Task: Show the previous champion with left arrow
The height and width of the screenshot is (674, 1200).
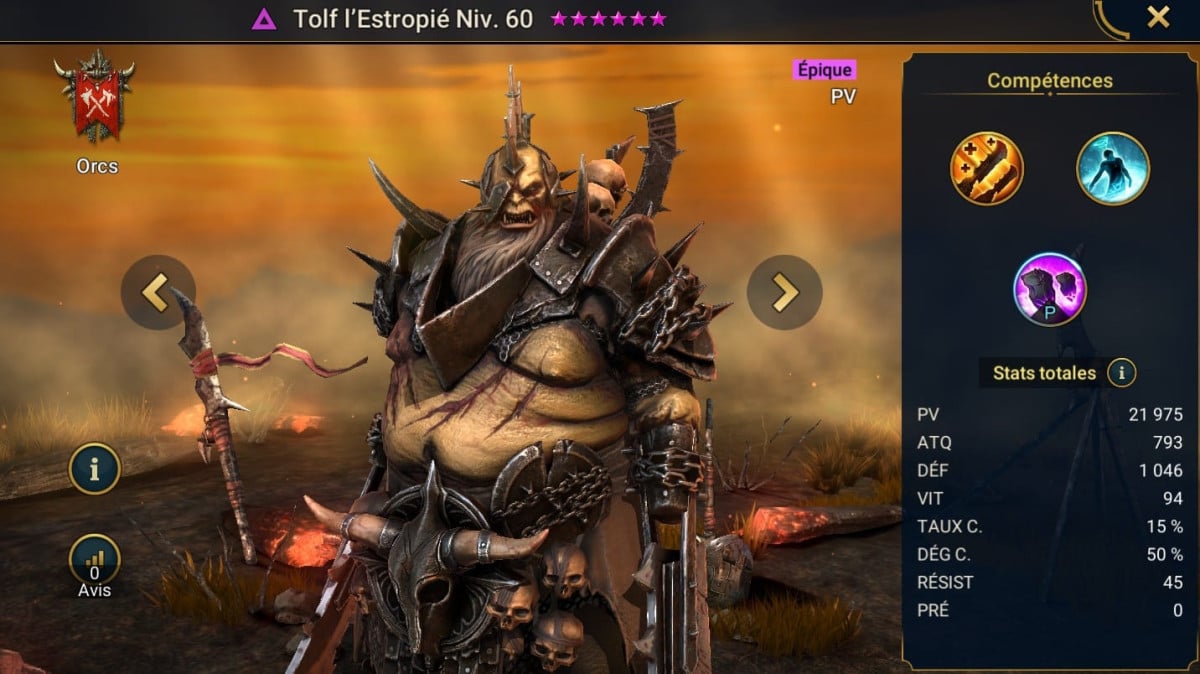Action: click(158, 292)
